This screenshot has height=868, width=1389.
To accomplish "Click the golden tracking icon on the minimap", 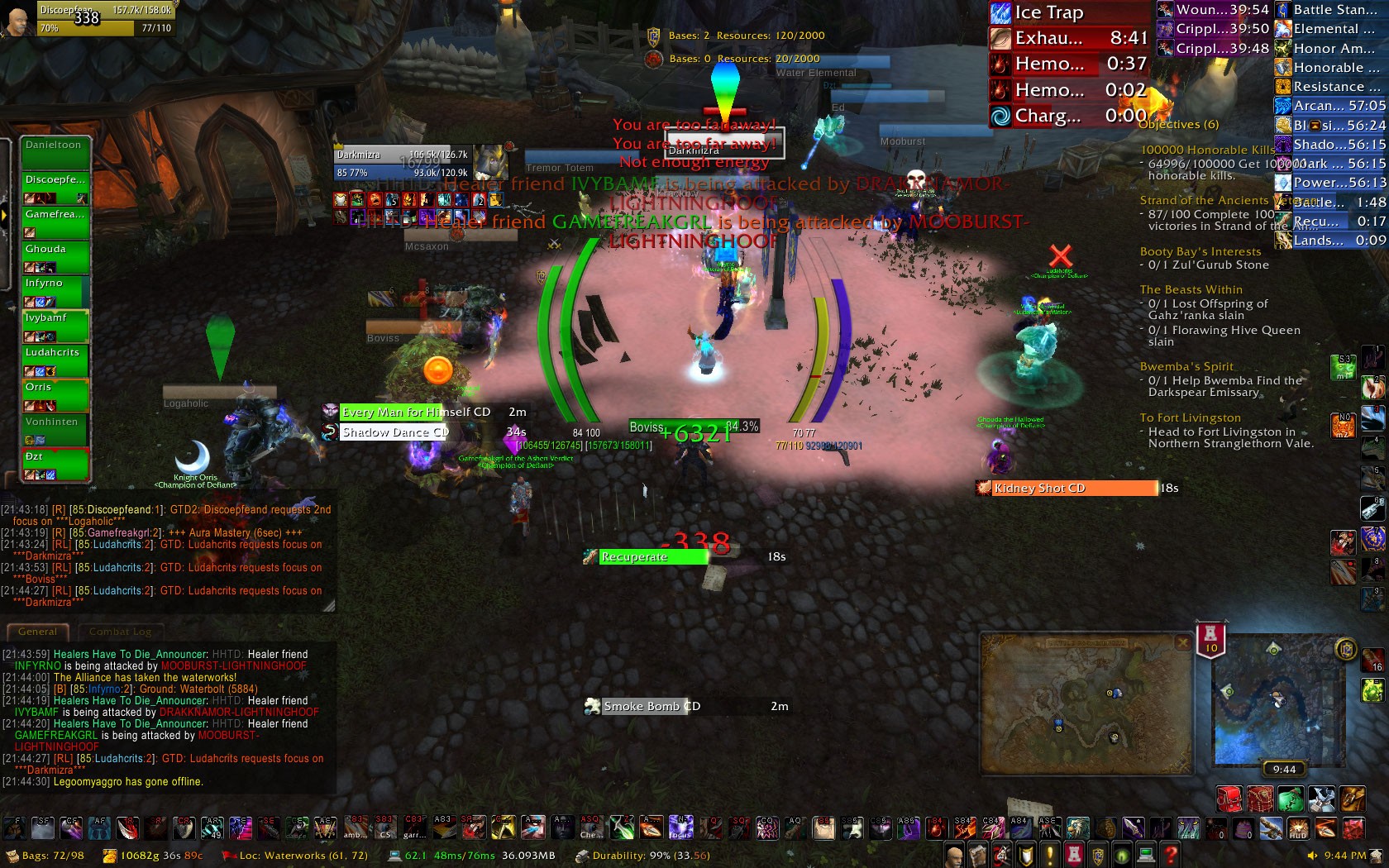I will 1346,650.
